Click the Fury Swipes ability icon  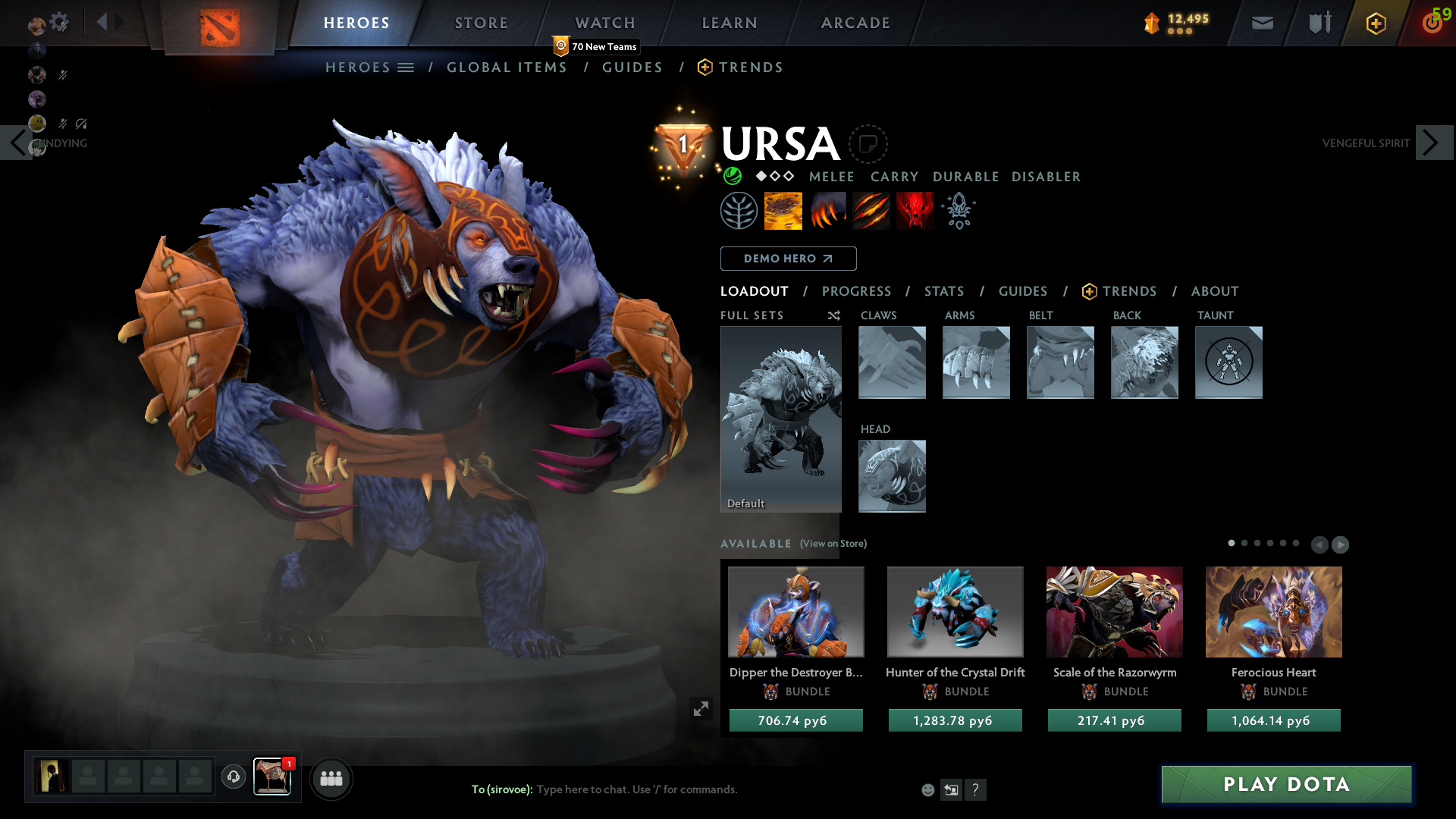(871, 210)
